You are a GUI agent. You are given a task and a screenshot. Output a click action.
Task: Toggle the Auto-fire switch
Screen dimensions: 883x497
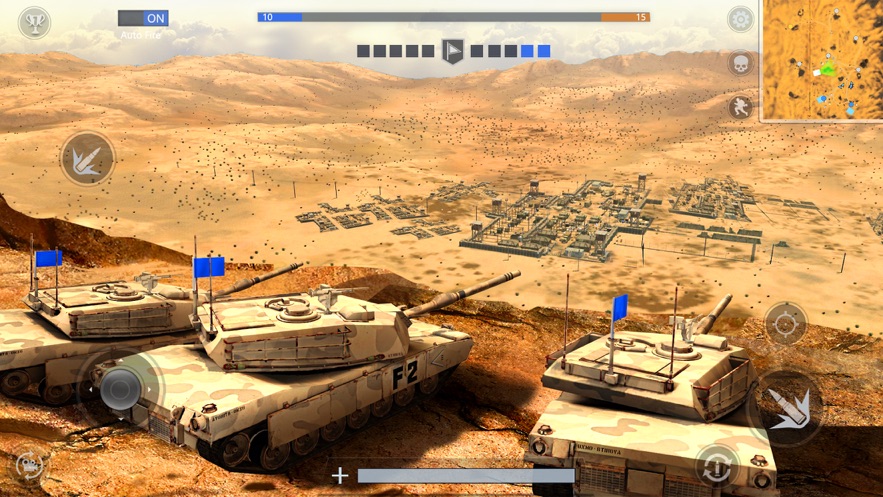coord(143,18)
